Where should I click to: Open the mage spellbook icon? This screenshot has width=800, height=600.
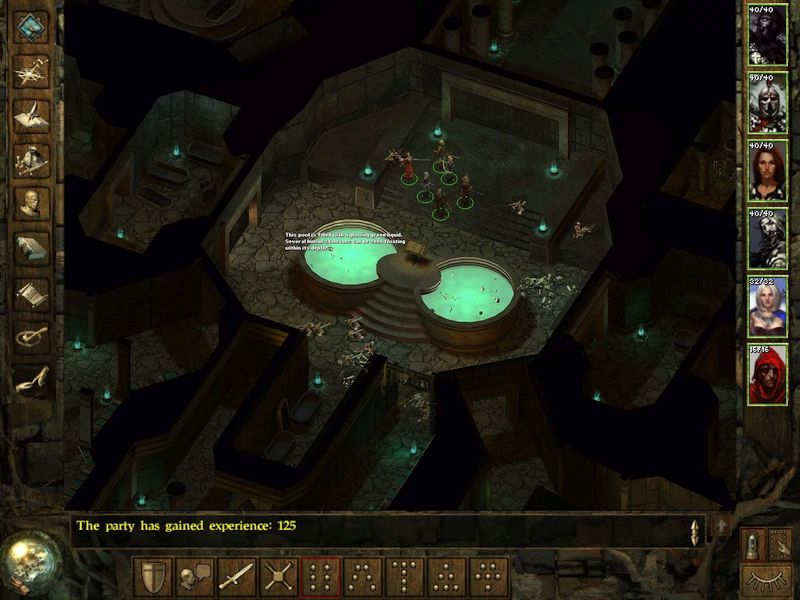33,247
